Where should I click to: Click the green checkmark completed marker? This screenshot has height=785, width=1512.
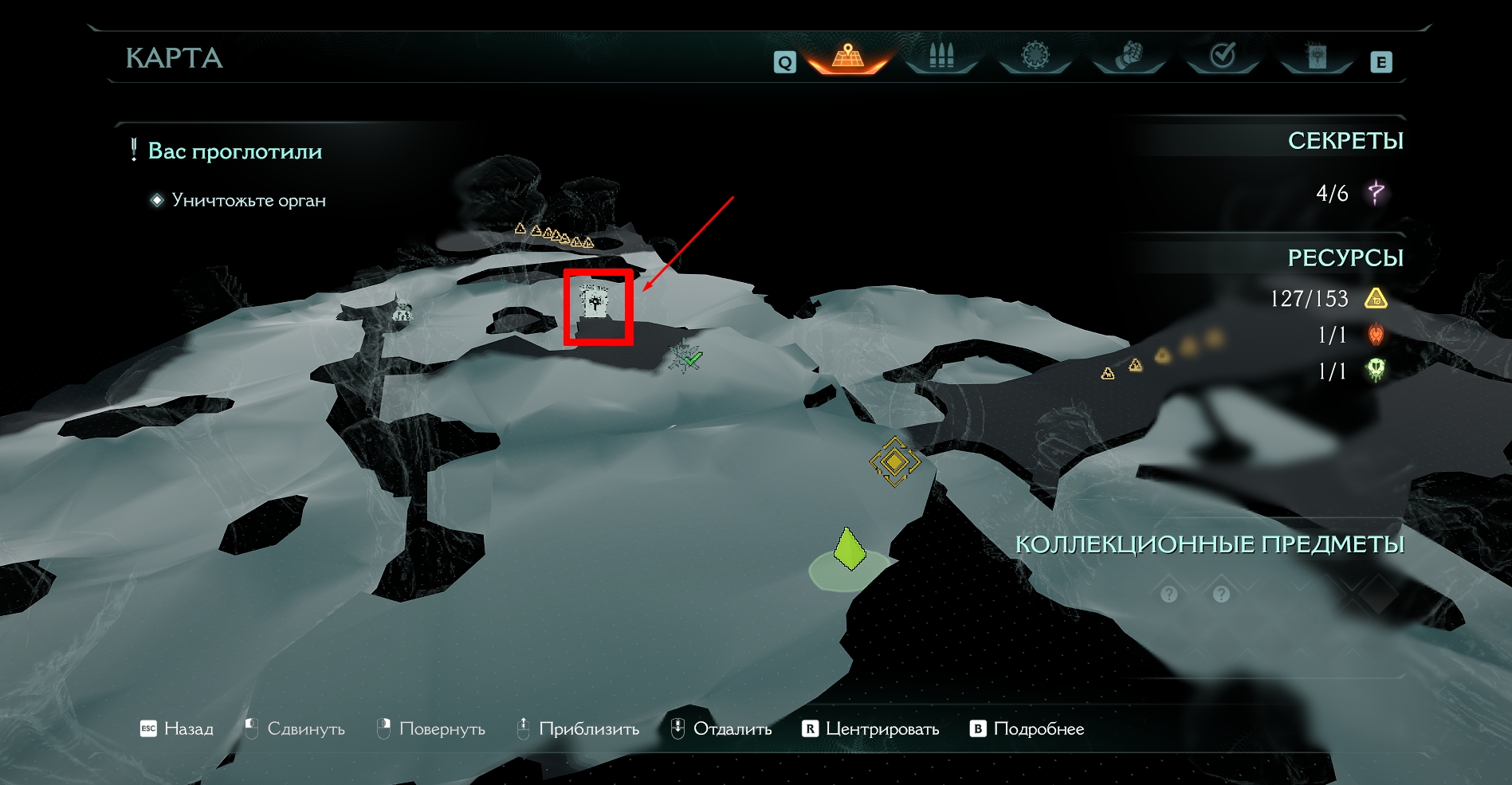click(686, 358)
